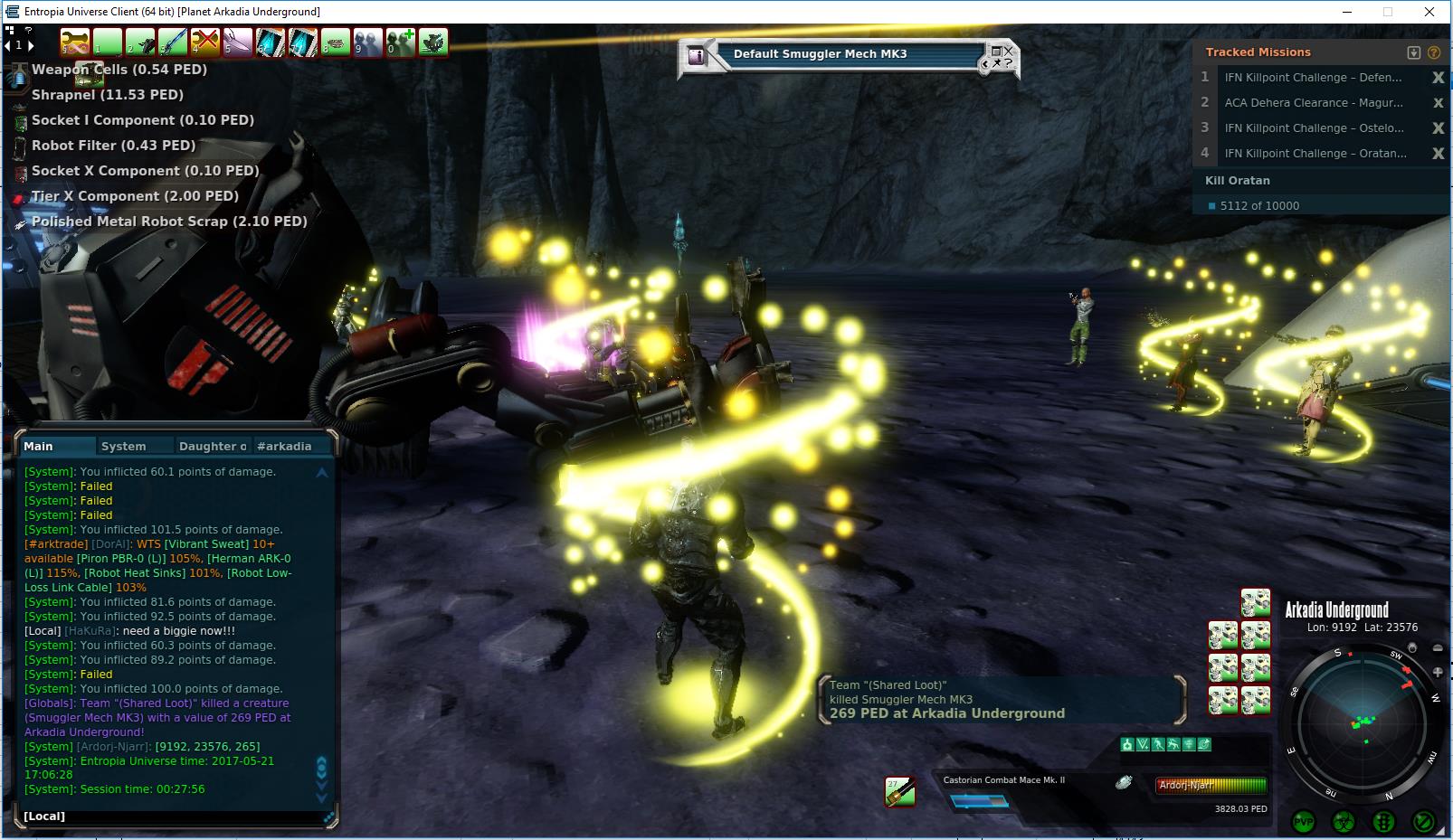Click the PVP button under the radar
The image size is (1453, 840).
tap(1304, 822)
